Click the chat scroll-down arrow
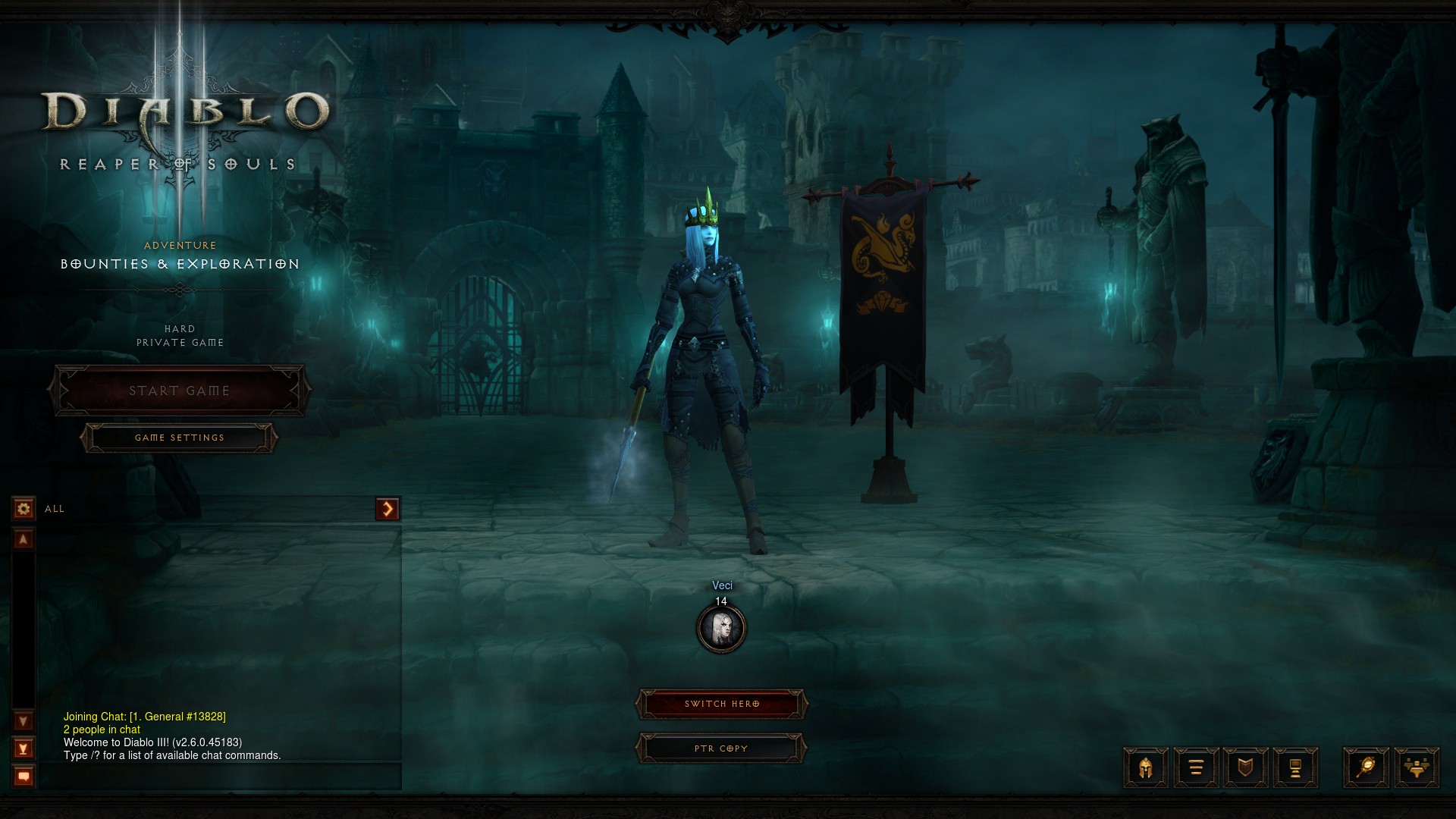This screenshot has height=819, width=1456. coord(24,720)
